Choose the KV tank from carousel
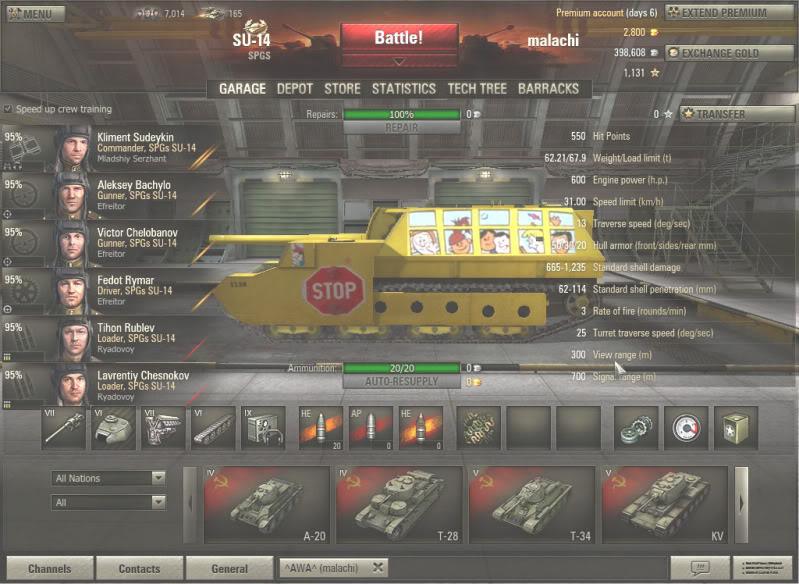799x584 pixels. click(663, 506)
